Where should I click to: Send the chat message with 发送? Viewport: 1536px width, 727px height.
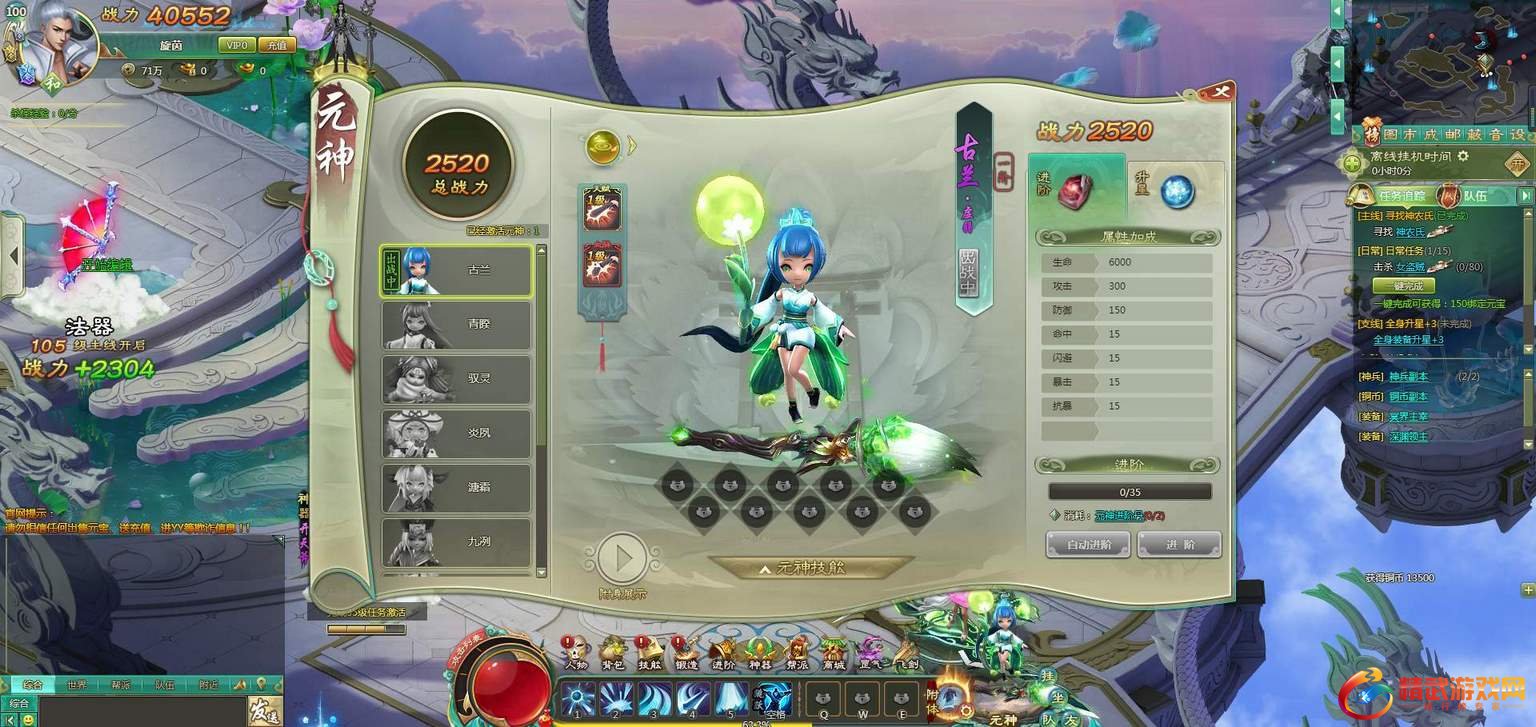click(262, 712)
